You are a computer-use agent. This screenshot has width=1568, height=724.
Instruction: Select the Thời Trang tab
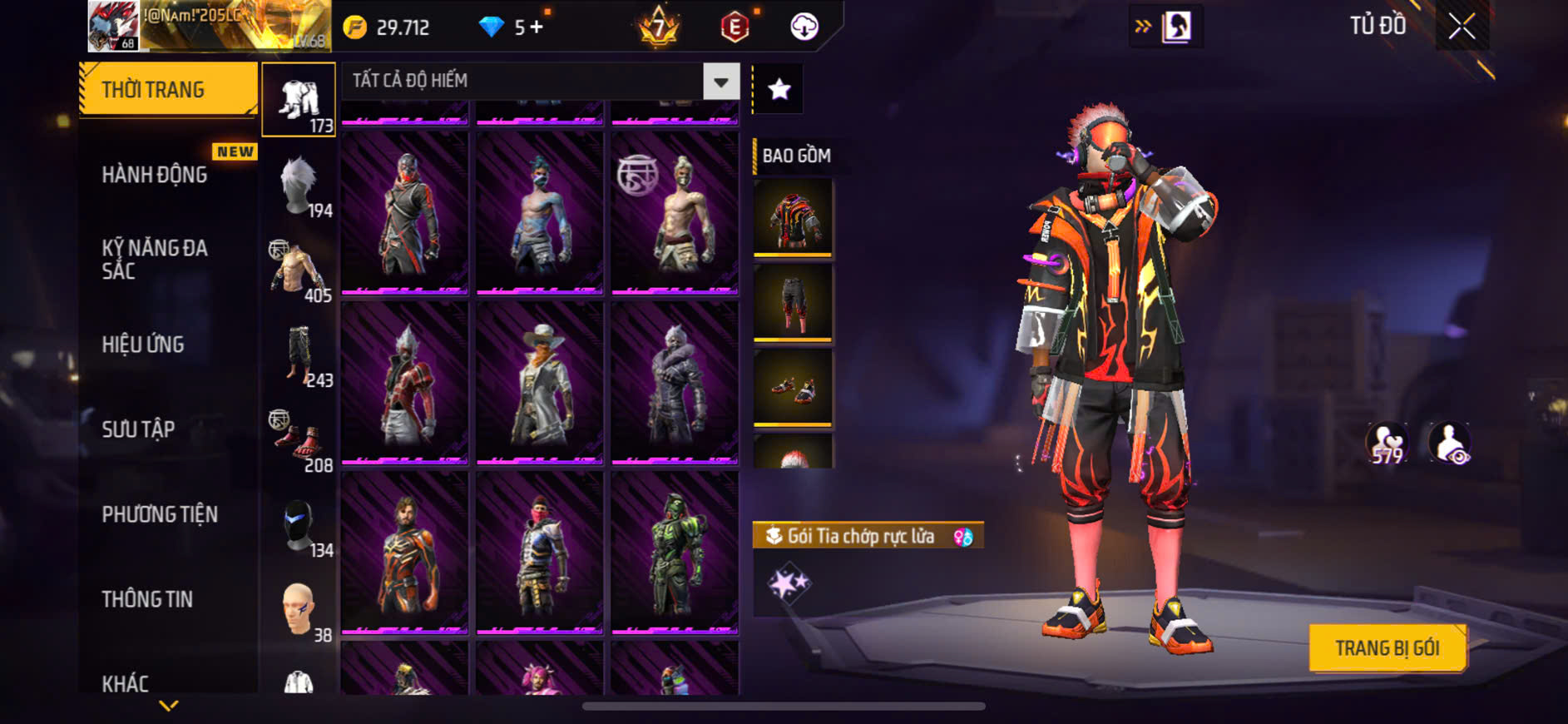click(x=168, y=89)
